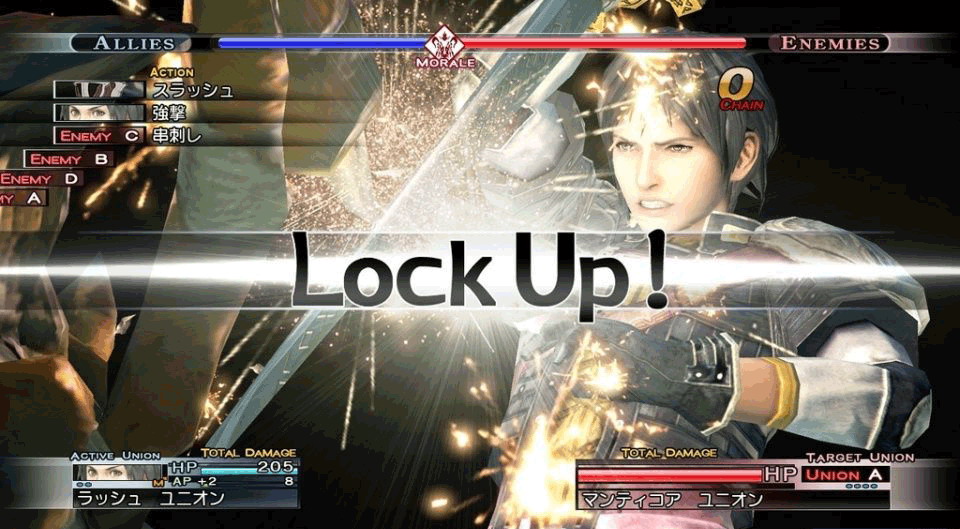Viewport: 960px width, 529px height.
Task: Select the Enemy B turn tag
Action: pyautogui.click(x=68, y=159)
